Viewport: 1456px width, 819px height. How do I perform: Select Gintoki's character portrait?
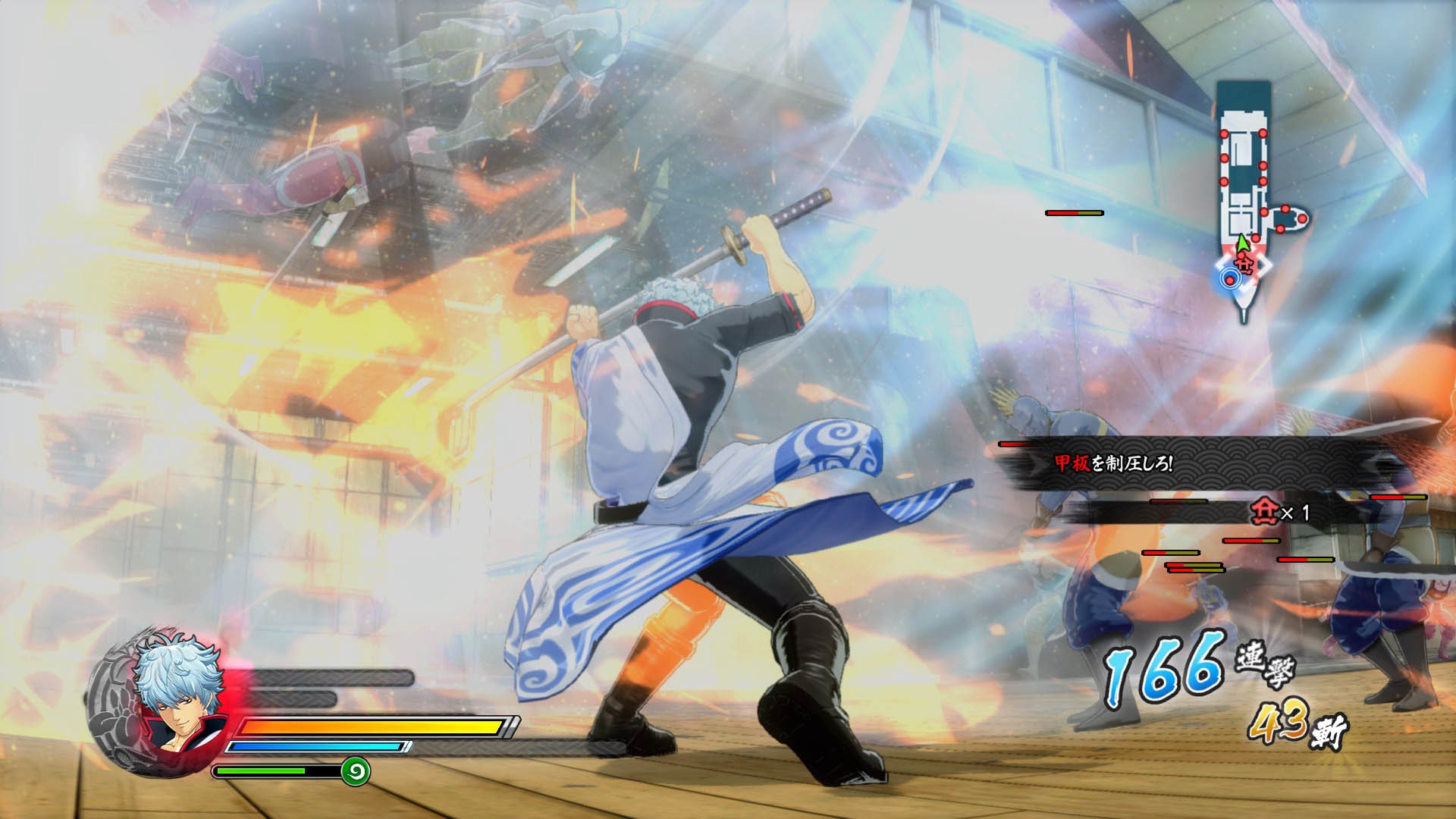178,701
